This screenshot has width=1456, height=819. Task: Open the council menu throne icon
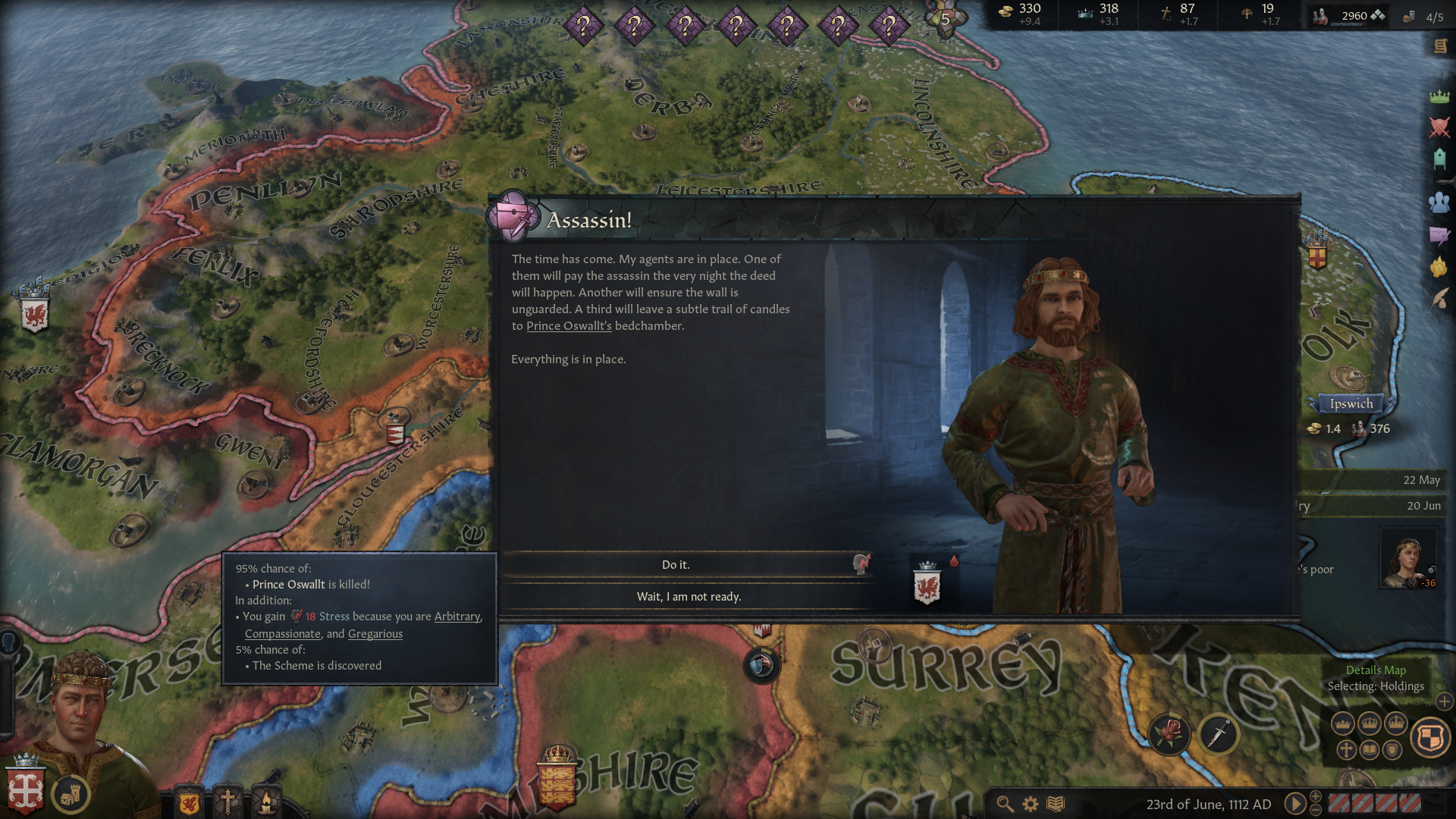pos(1439,158)
